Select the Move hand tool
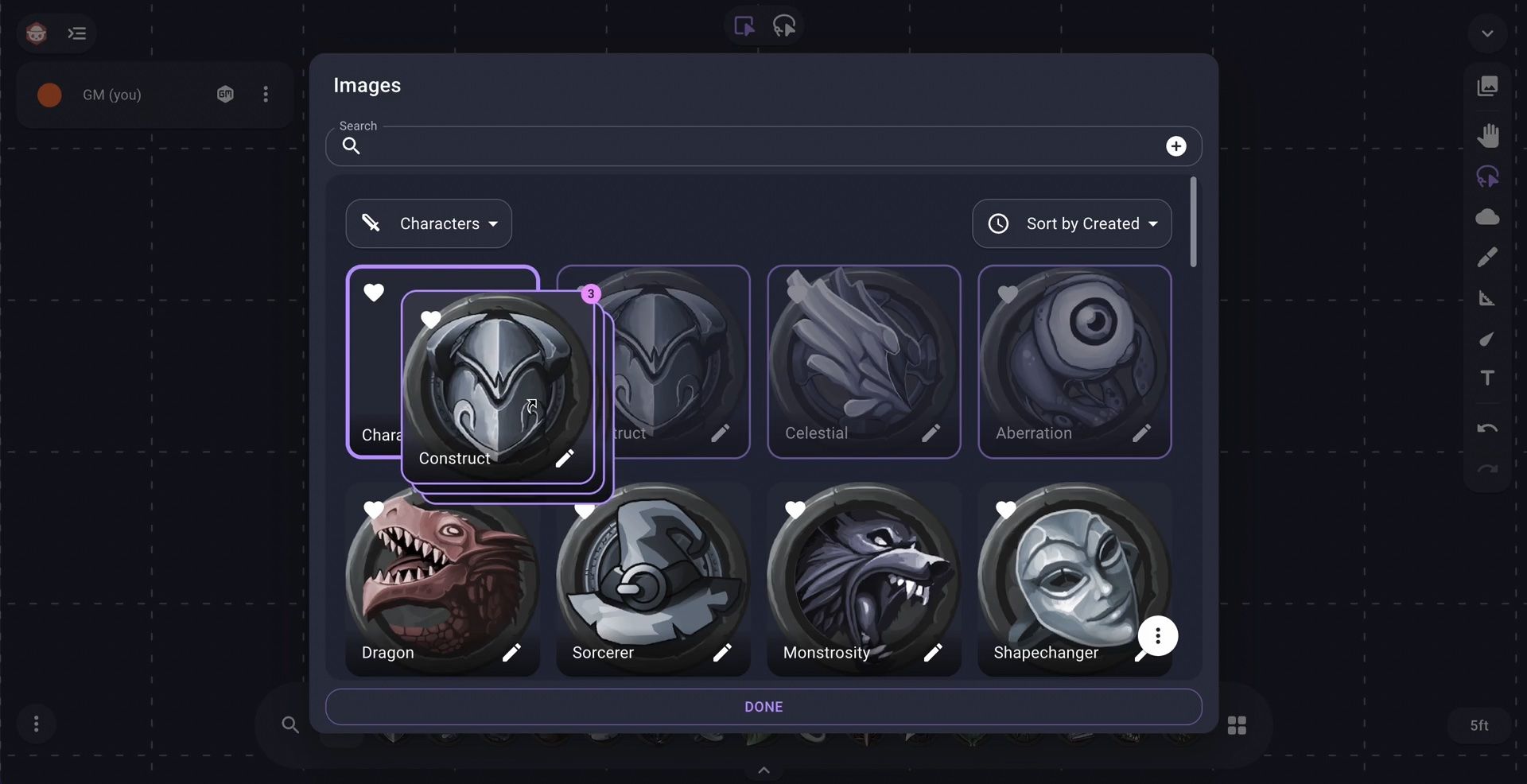The width and height of the screenshot is (1527, 784). [1487, 135]
